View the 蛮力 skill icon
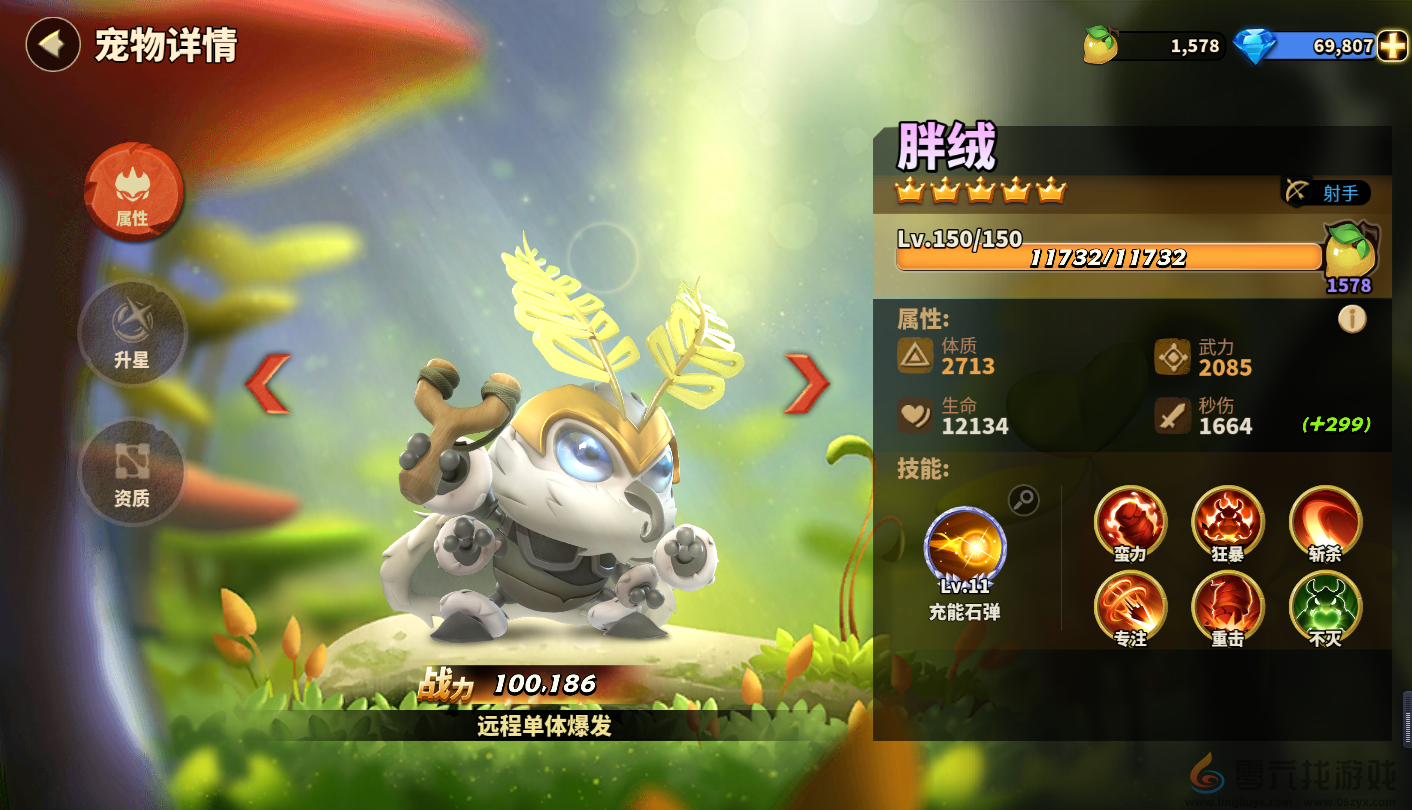The width and height of the screenshot is (1412, 810). tap(1130, 522)
